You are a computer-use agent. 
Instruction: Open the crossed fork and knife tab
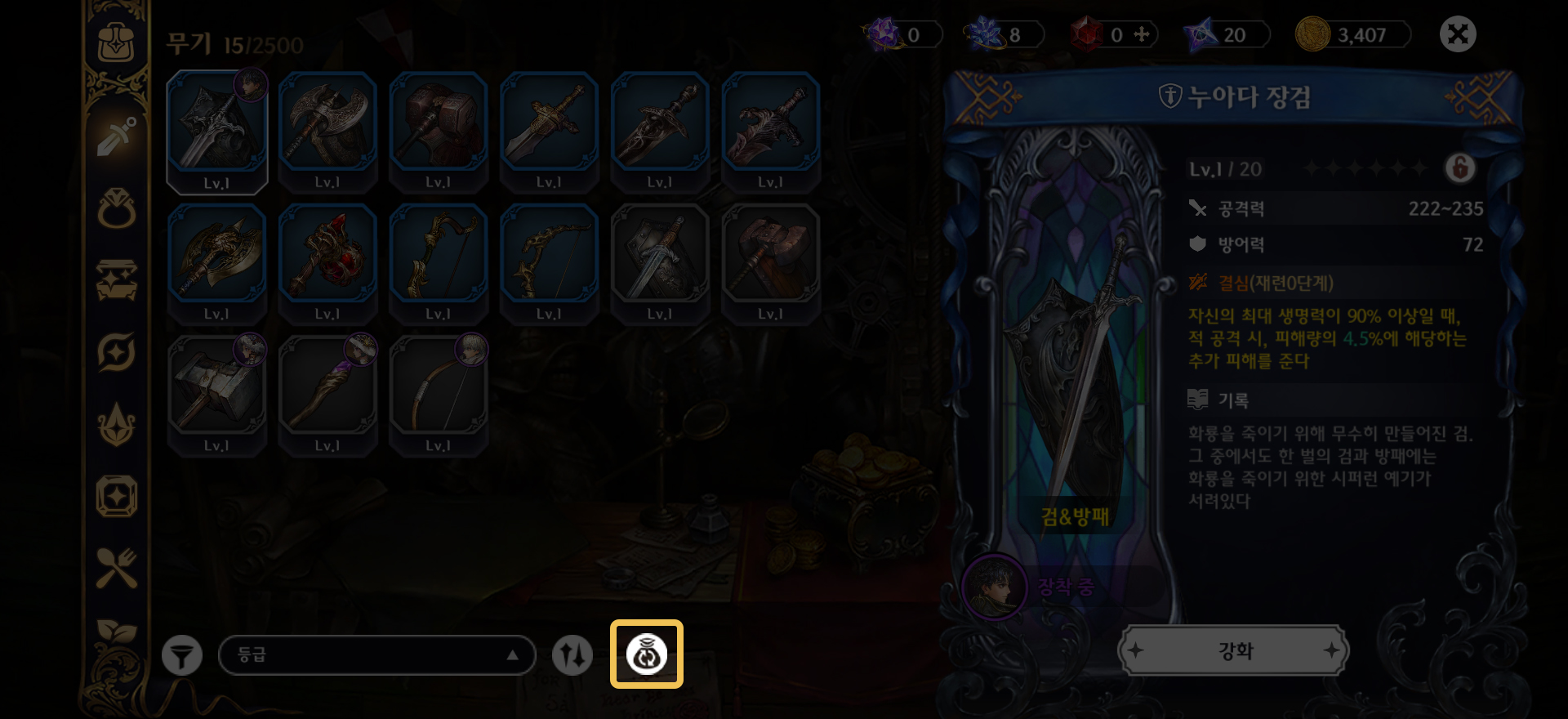tap(117, 568)
